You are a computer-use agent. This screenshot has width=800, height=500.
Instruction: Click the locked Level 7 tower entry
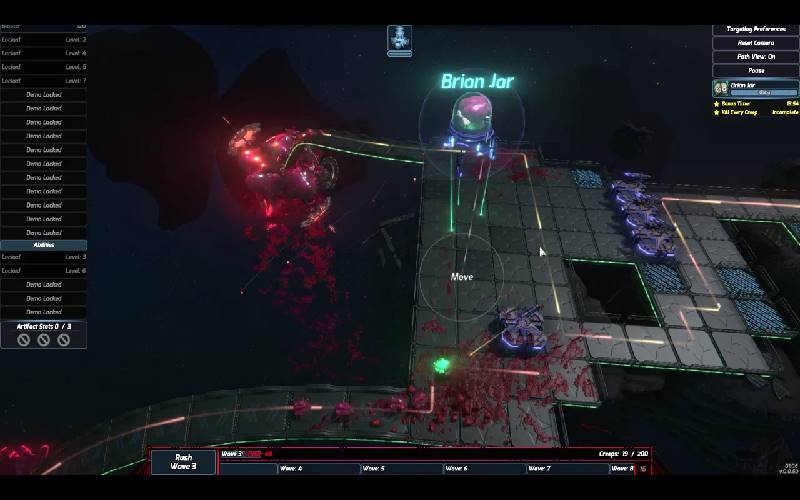(43, 80)
